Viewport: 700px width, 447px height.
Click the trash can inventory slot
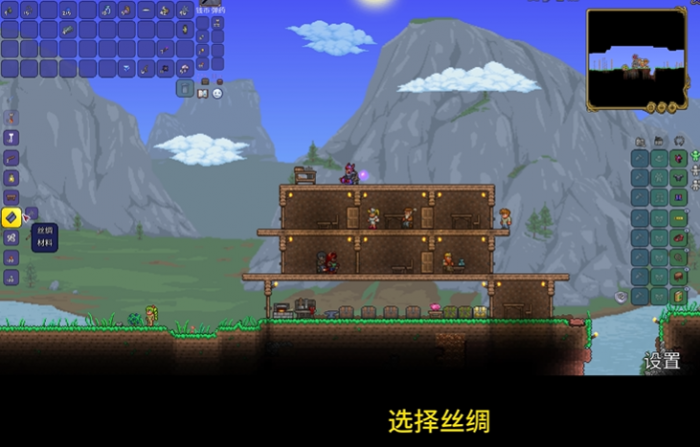click(x=185, y=88)
